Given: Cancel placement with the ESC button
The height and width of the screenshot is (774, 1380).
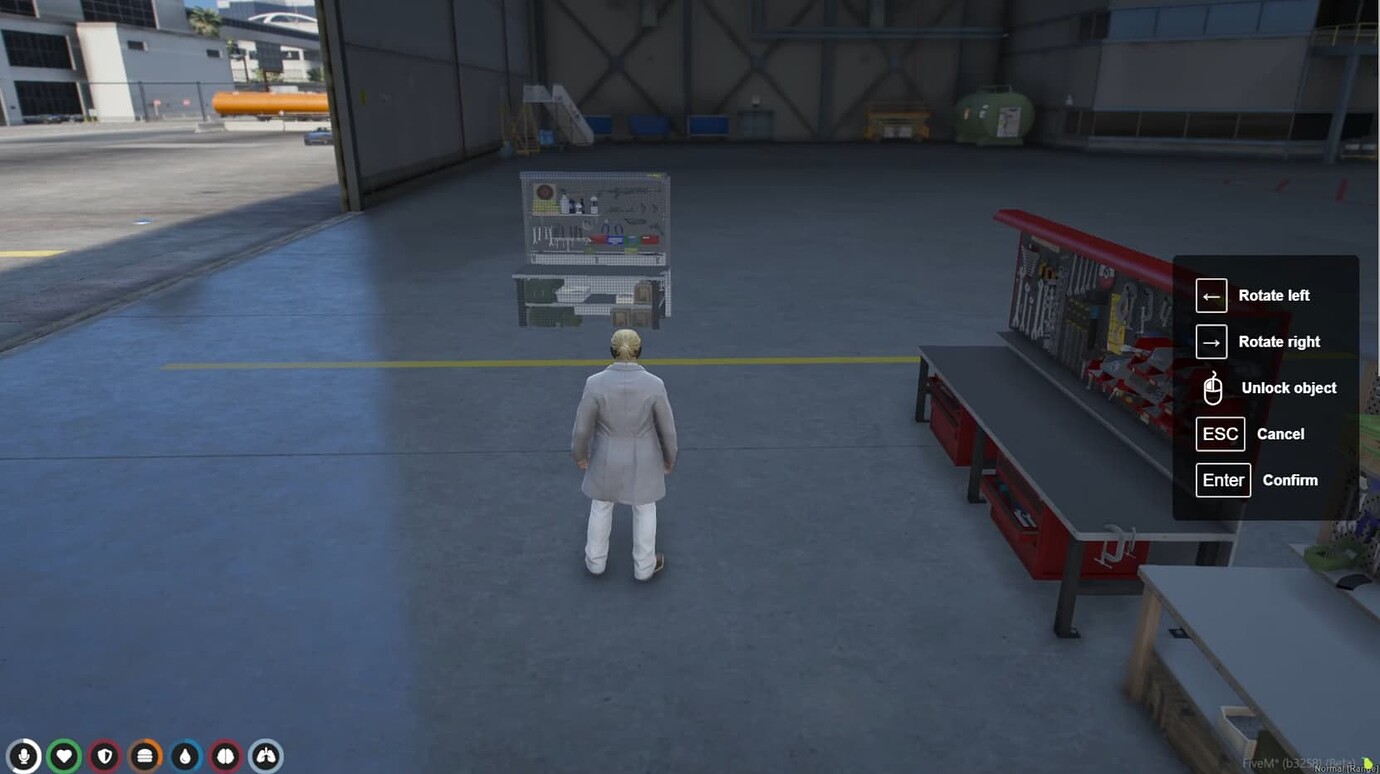Looking at the screenshot, I should click(x=1219, y=433).
